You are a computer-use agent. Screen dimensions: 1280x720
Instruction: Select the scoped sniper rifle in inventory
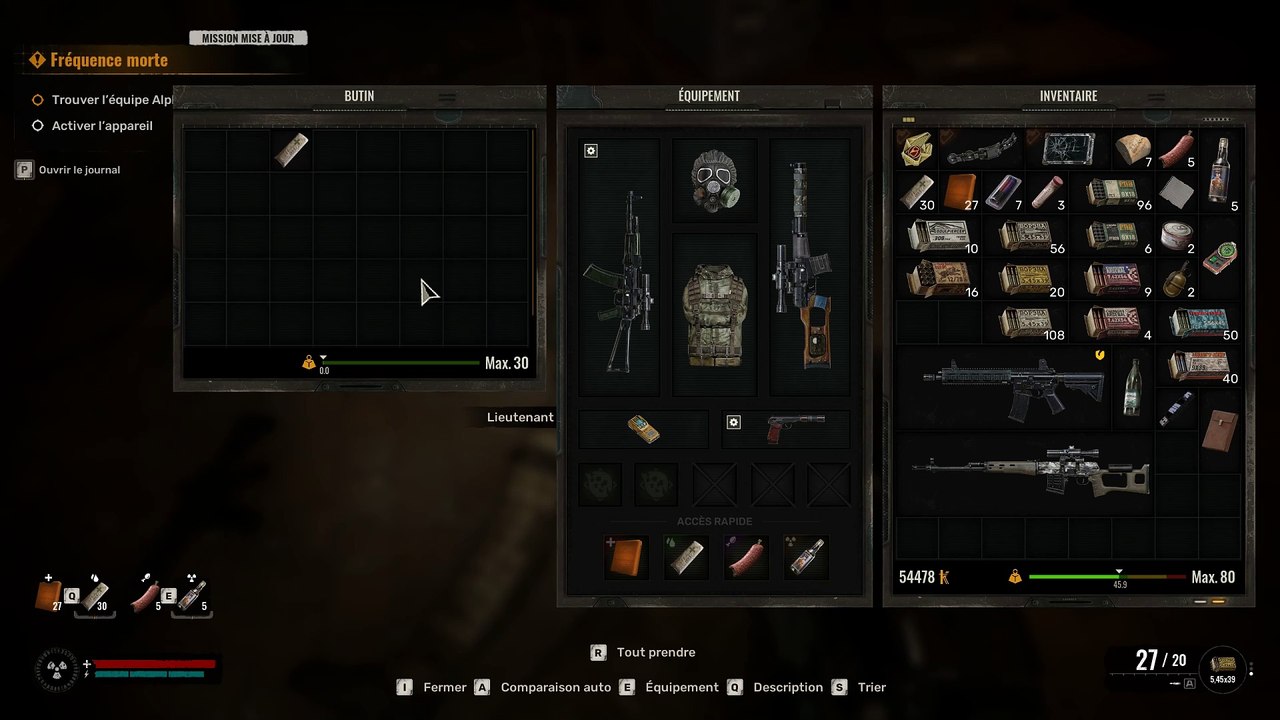coord(1030,475)
